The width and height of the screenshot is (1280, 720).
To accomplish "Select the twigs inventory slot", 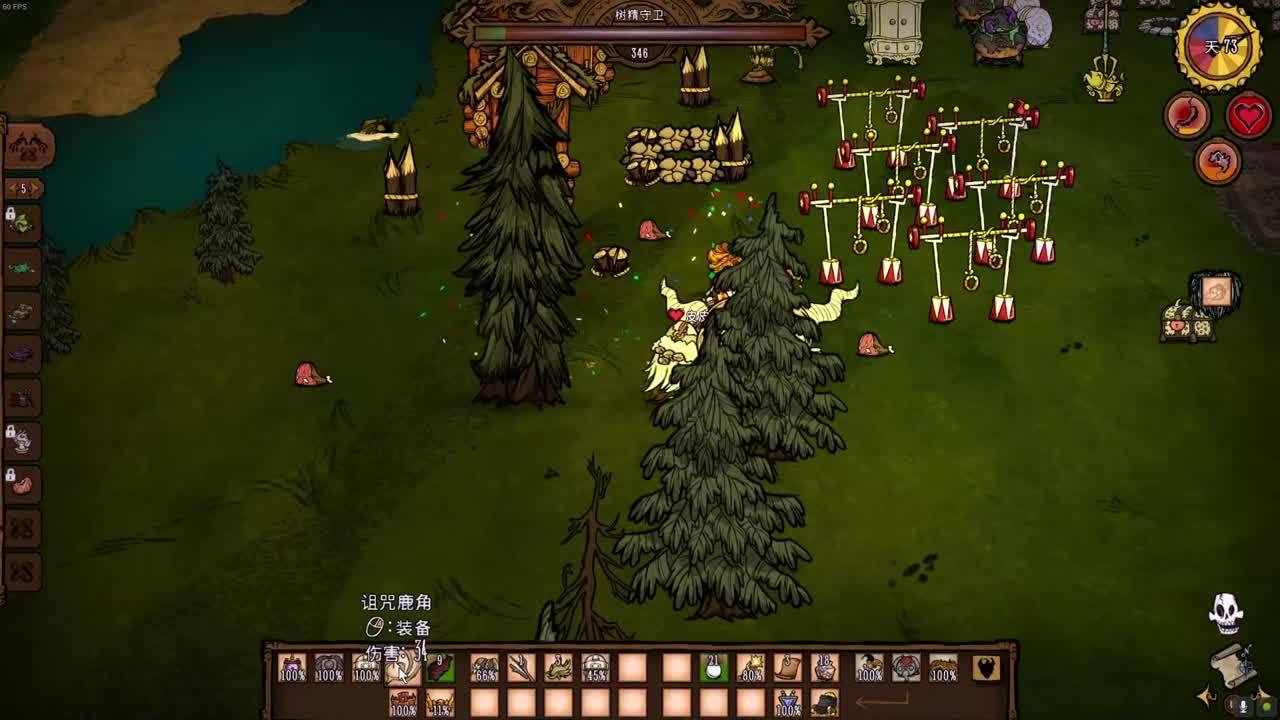I will point(521,668).
